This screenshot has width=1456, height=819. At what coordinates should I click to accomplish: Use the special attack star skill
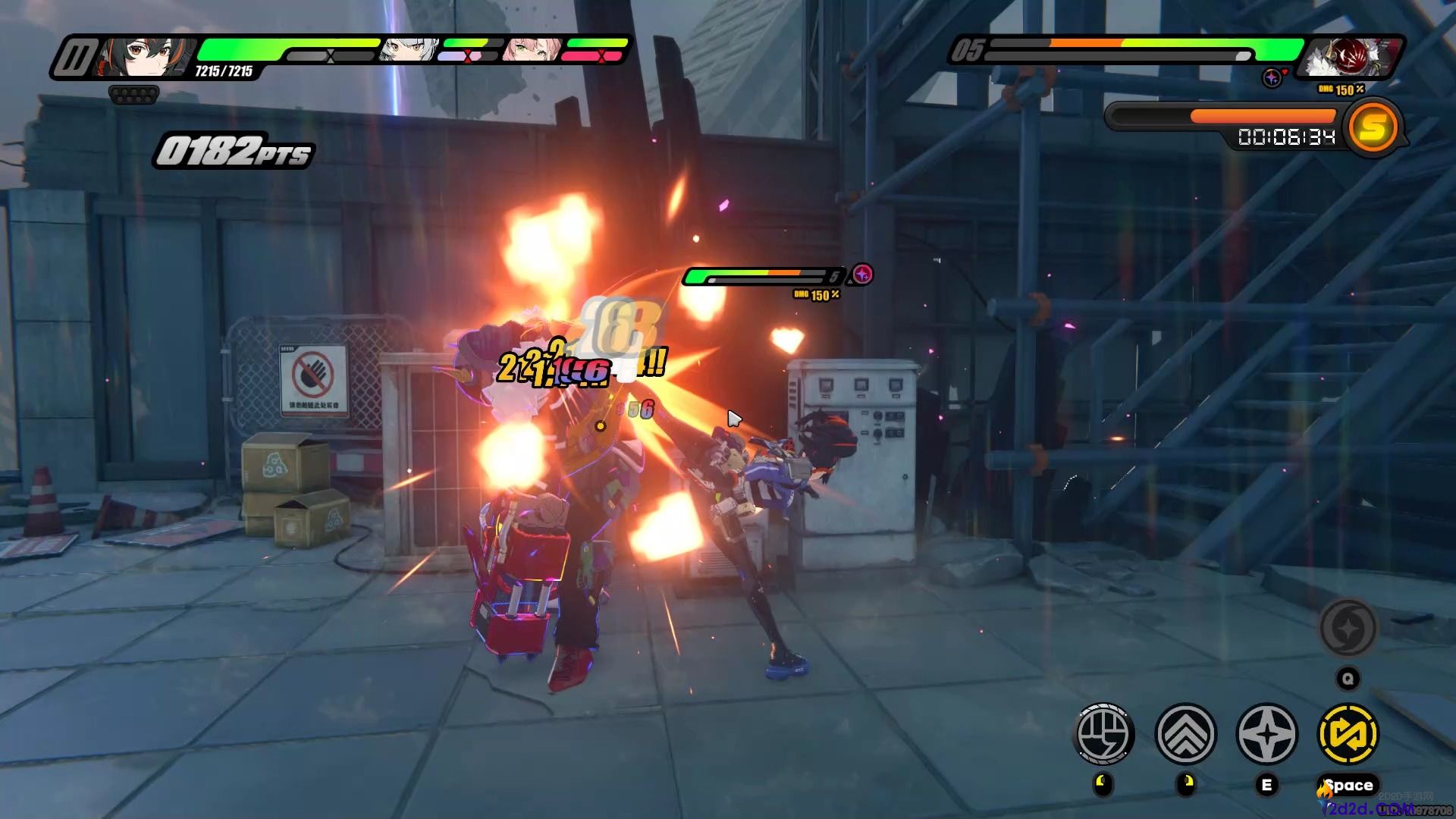pyautogui.click(x=1266, y=734)
